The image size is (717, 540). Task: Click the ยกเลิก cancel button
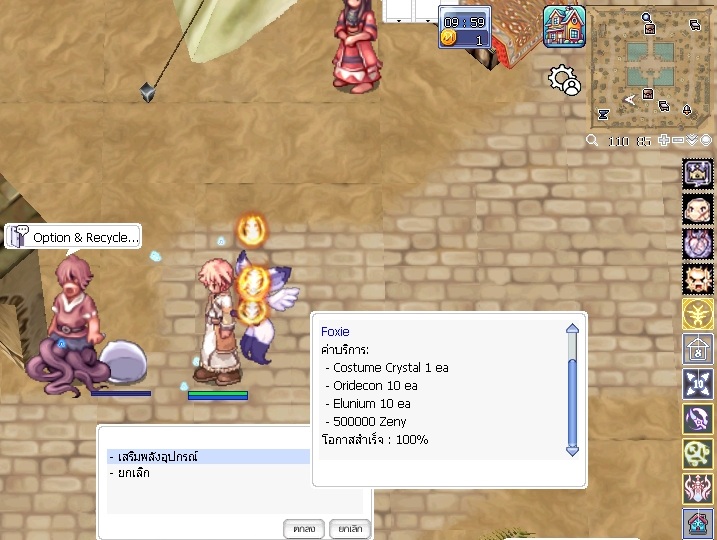[x=349, y=527]
